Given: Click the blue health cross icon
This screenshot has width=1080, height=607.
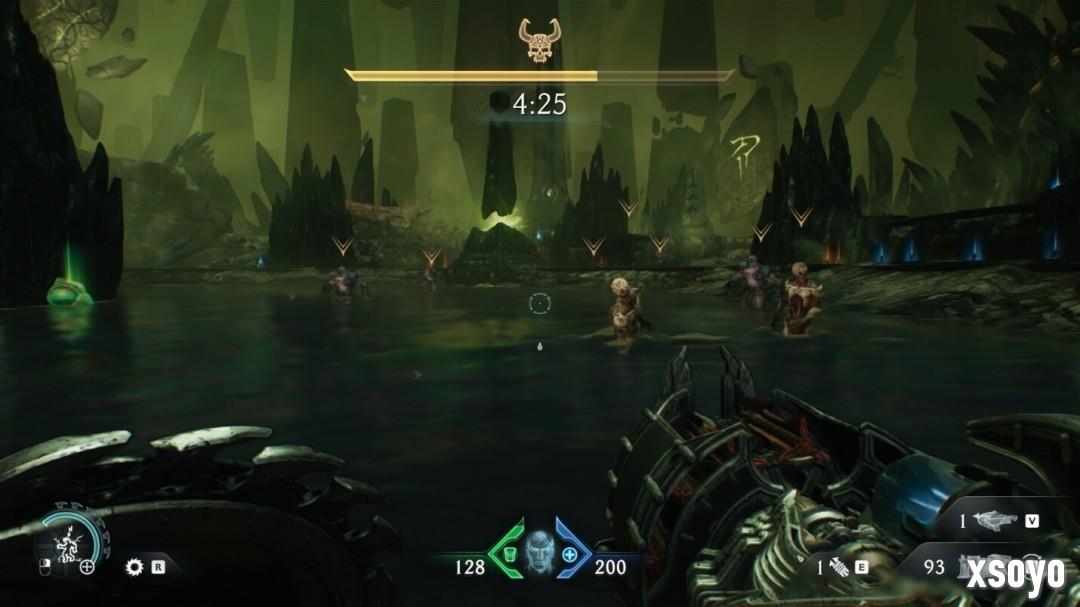Looking at the screenshot, I should pyautogui.click(x=570, y=555).
